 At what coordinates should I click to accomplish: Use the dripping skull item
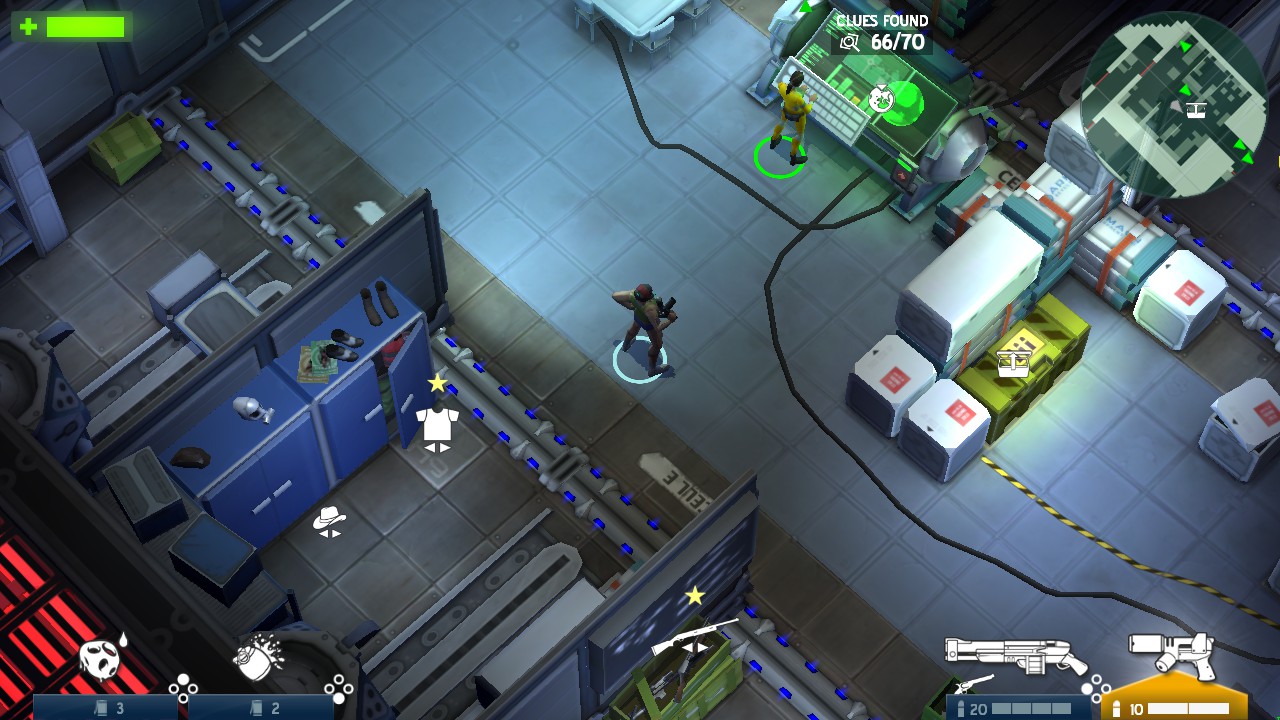click(x=101, y=657)
